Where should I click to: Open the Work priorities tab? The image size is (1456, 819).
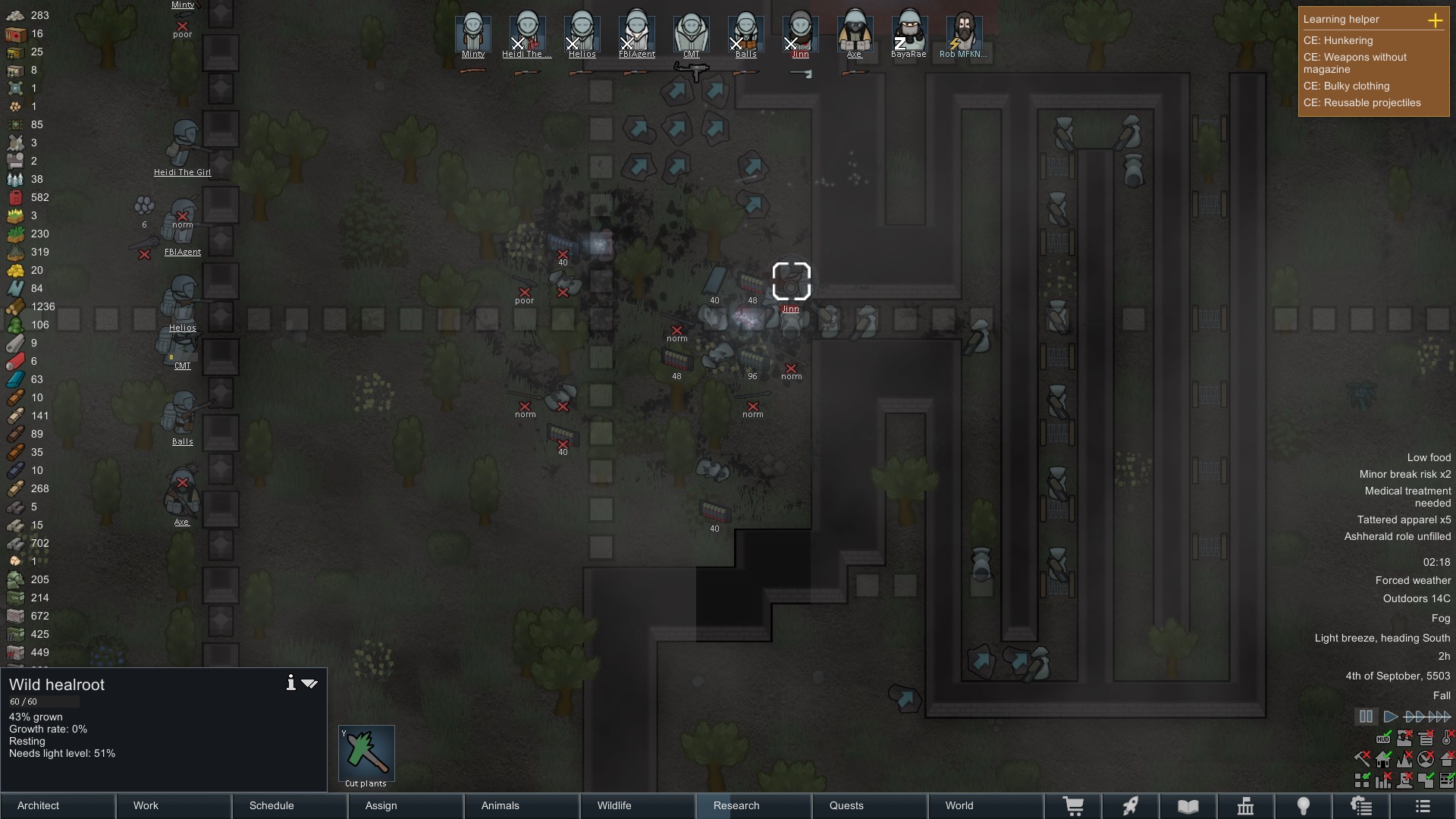click(x=174, y=805)
